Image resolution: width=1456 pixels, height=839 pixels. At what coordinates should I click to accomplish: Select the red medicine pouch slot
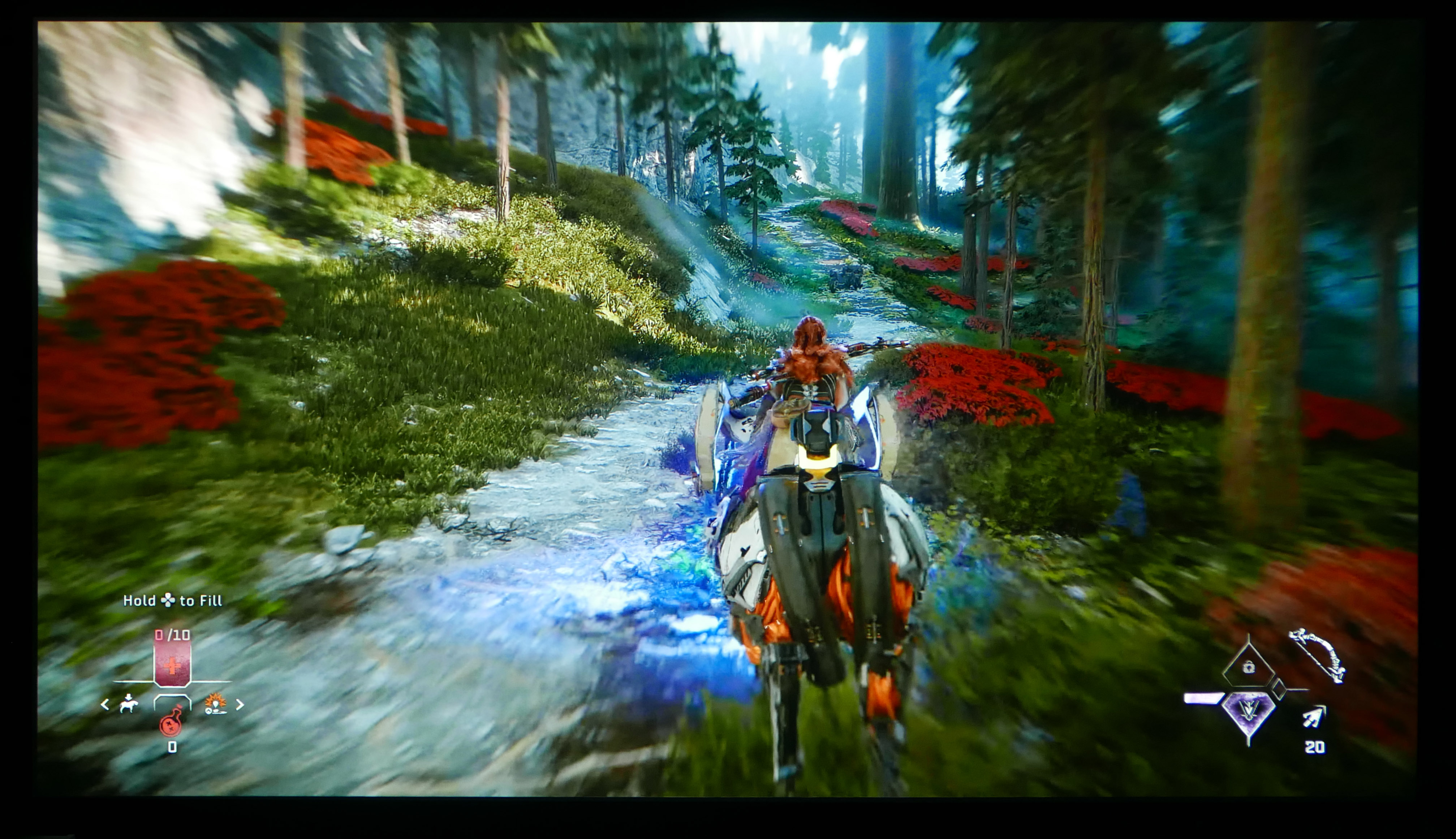[172, 664]
